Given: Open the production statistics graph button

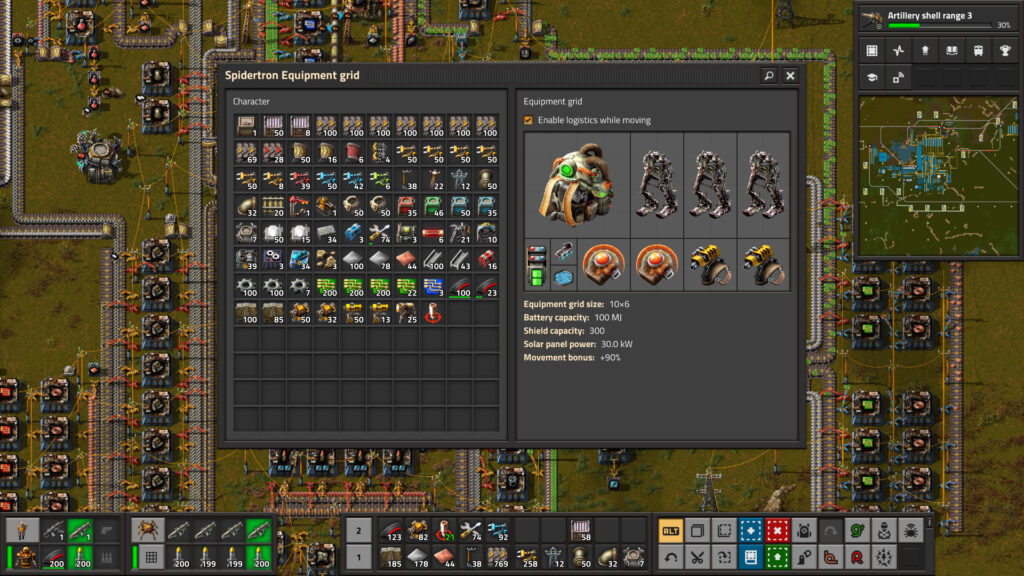Looking at the screenshot, I should click(897, 50).
